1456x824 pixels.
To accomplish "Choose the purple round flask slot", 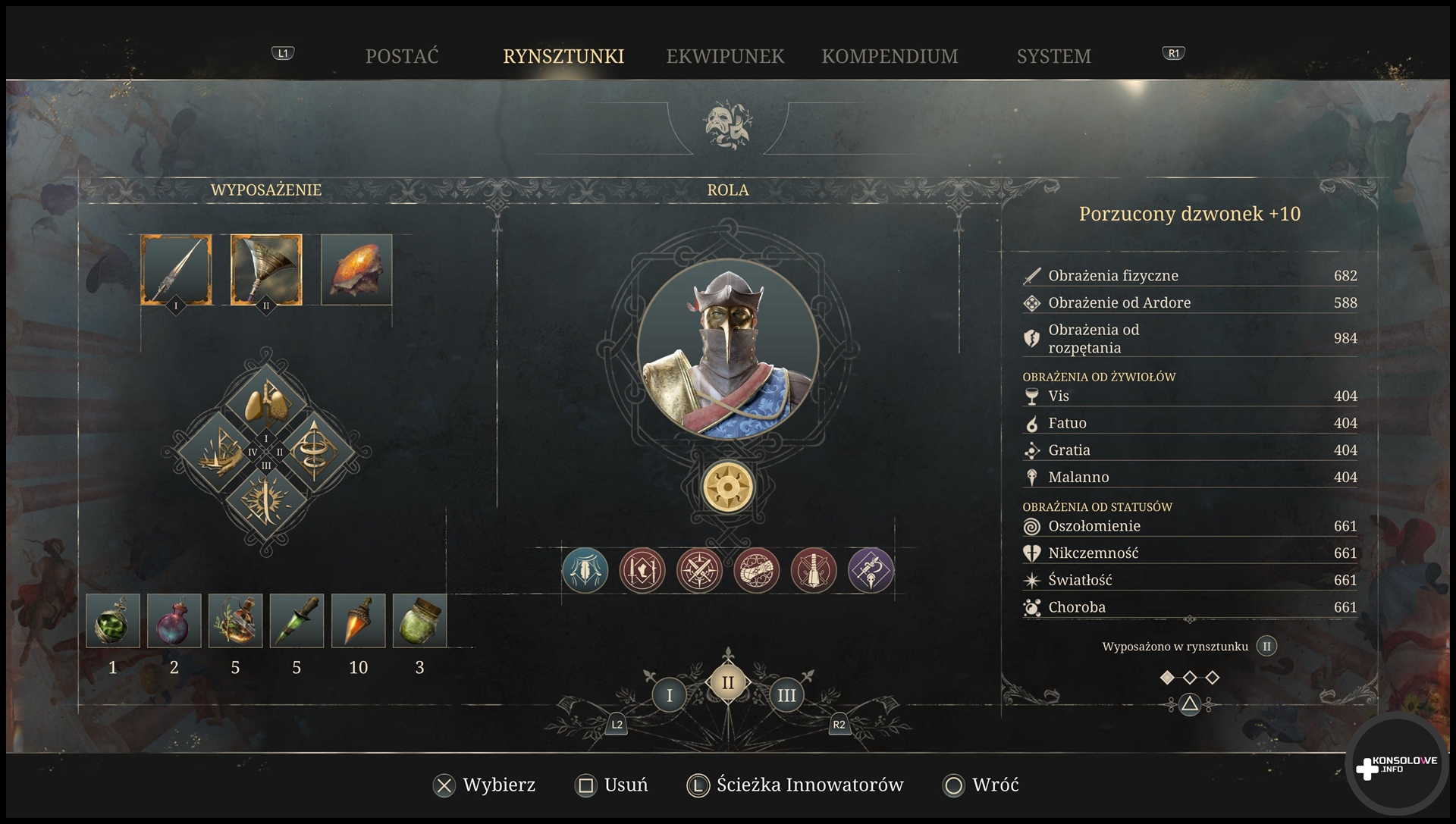I will [x=174, y=621].
